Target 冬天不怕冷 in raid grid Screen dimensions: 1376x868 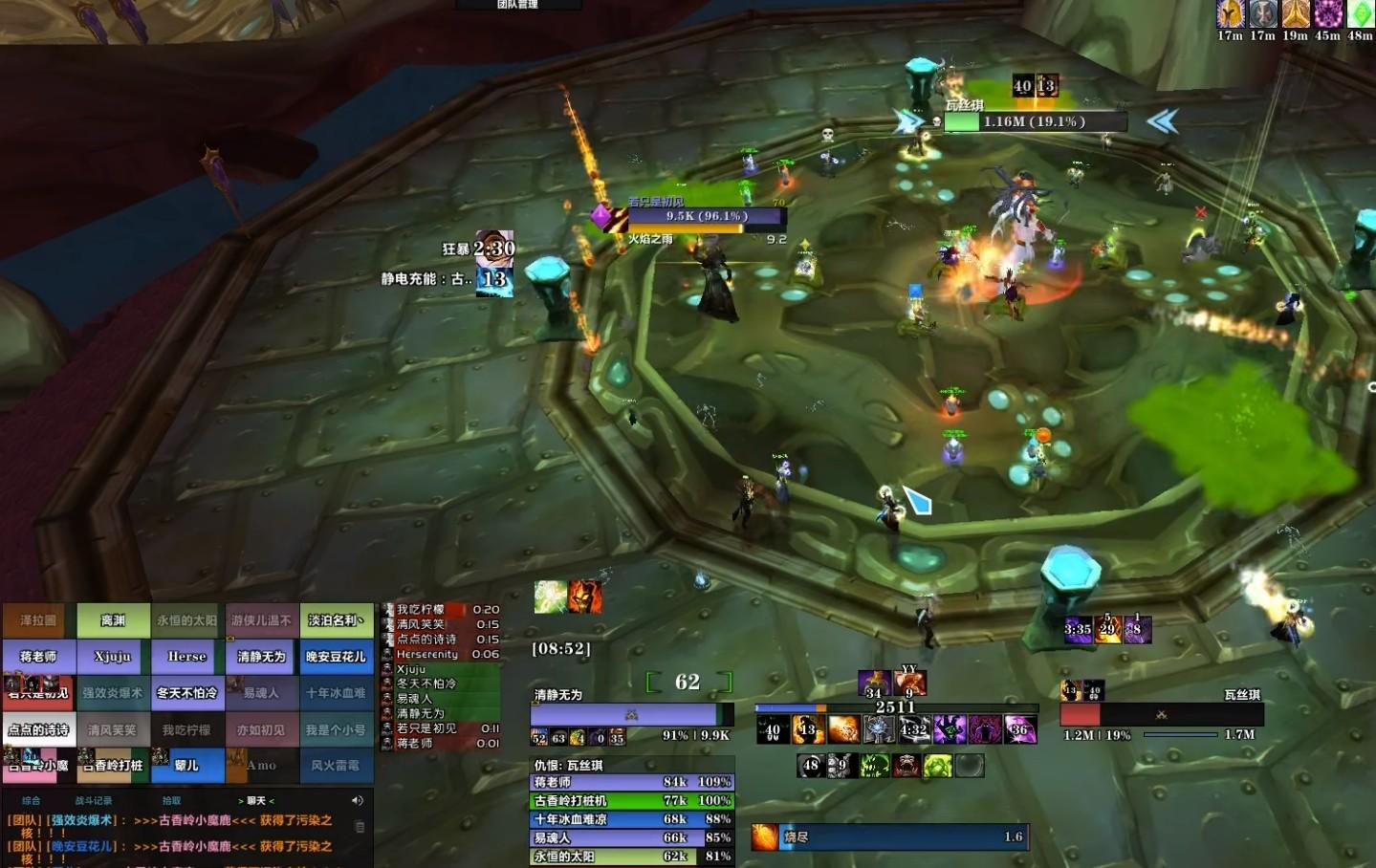[187, 693]
